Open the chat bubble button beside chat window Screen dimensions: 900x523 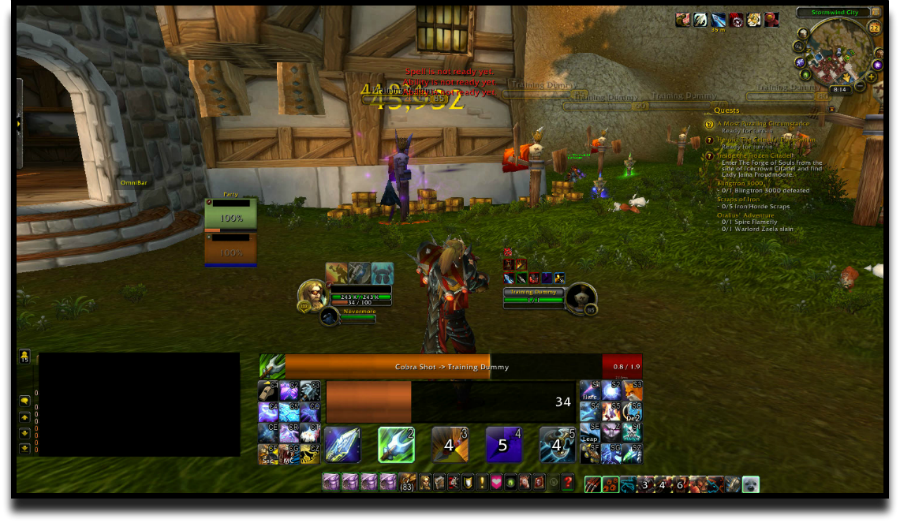pos(24,401)
